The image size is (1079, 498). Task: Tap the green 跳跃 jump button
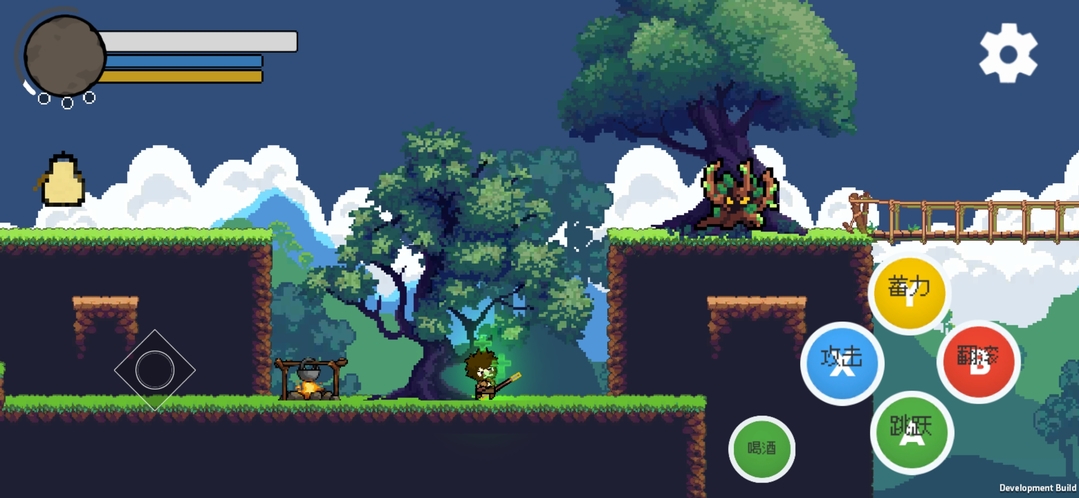[x=911, y=432]
